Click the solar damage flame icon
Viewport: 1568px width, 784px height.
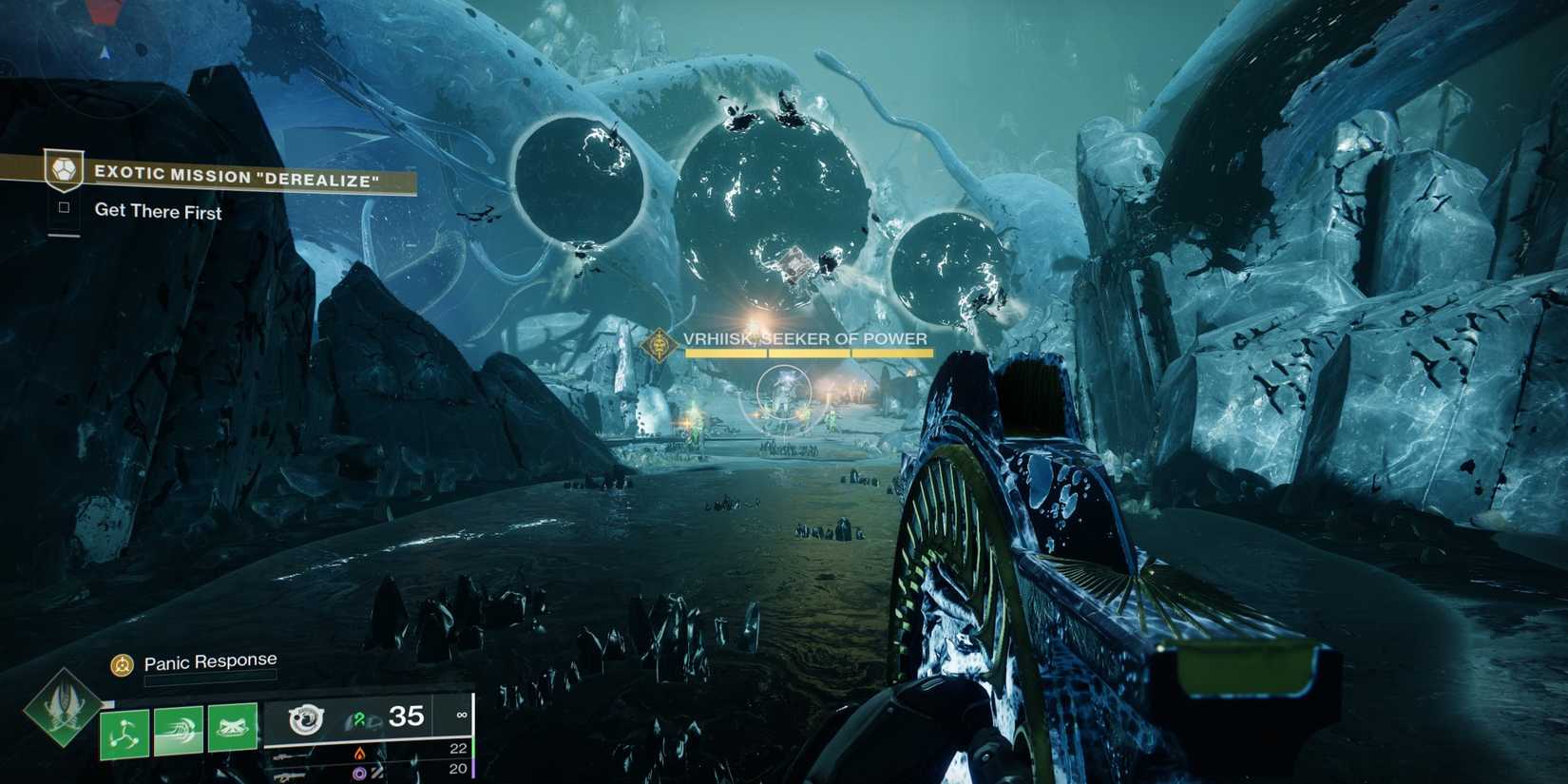click(x=361, y=754)
